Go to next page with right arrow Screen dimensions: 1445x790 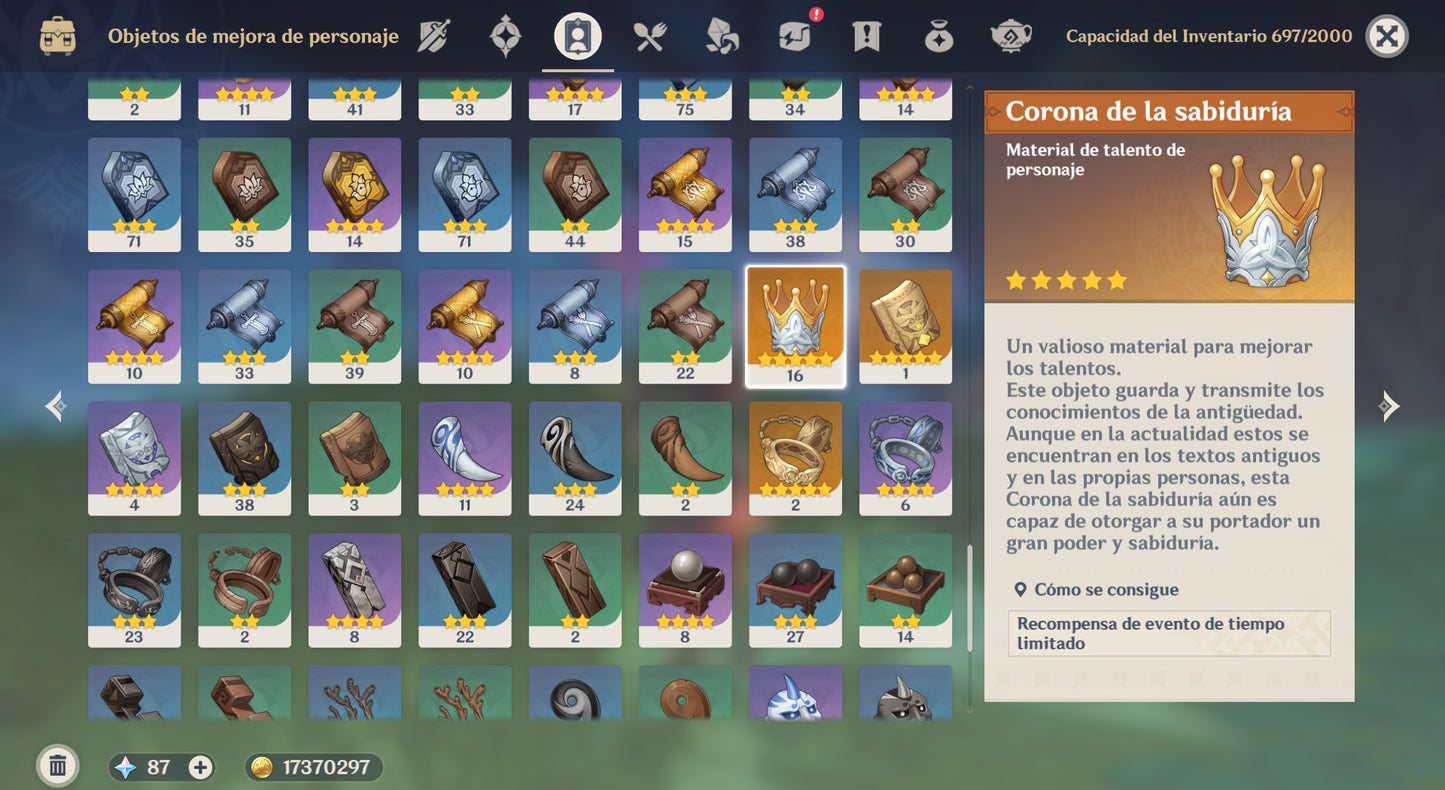(x=1388, y=405)
